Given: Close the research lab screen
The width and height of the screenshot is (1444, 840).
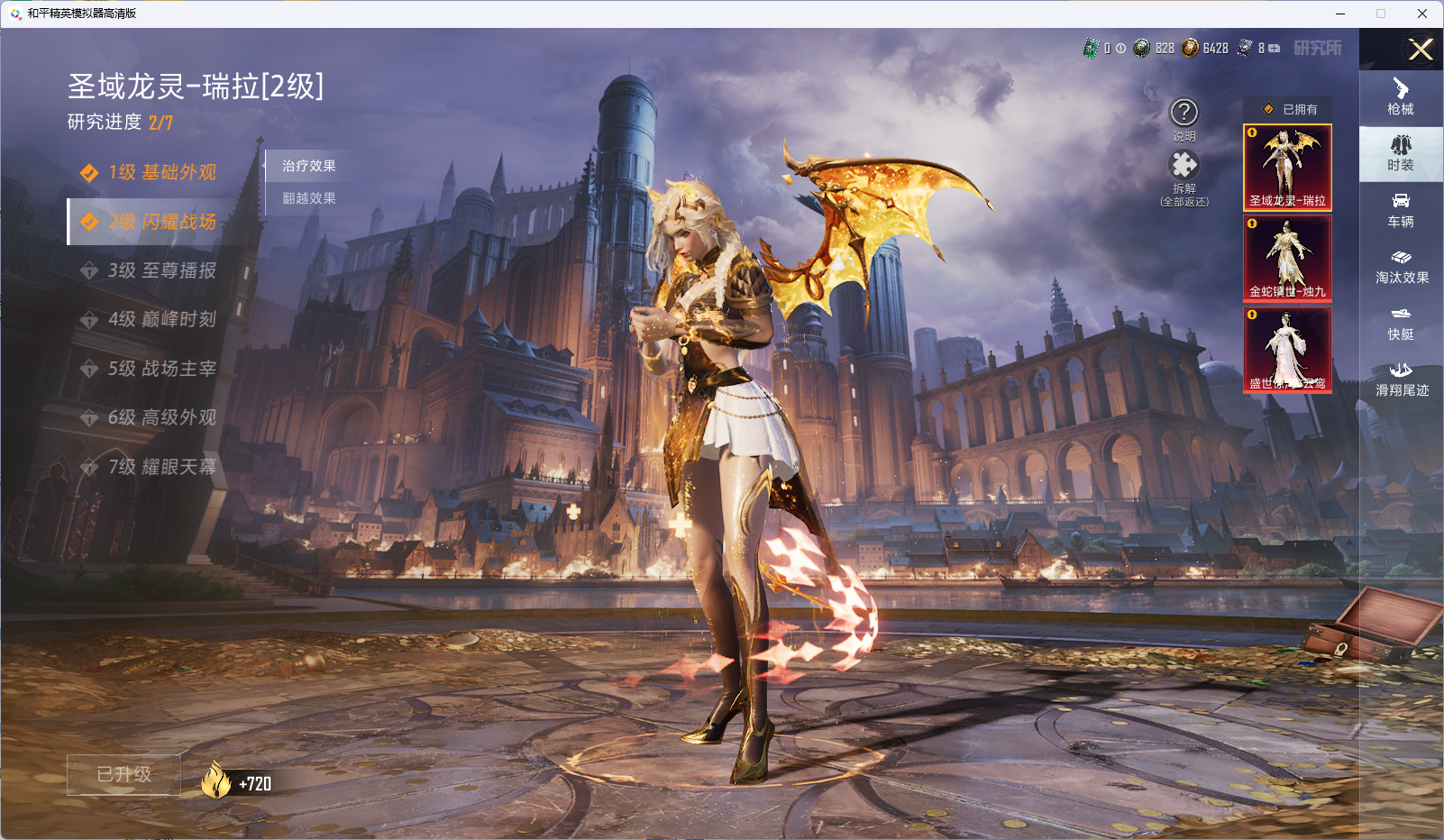Looking at the screenshot, I should coord(1421,50).
